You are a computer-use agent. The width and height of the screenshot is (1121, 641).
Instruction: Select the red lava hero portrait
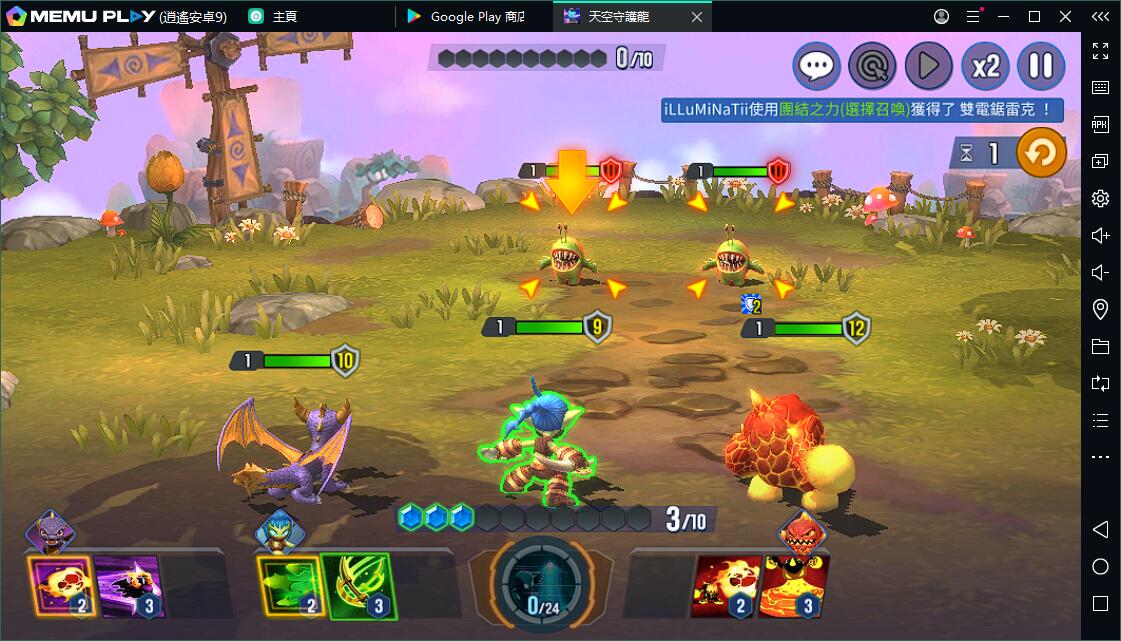(x=802, y=530)
